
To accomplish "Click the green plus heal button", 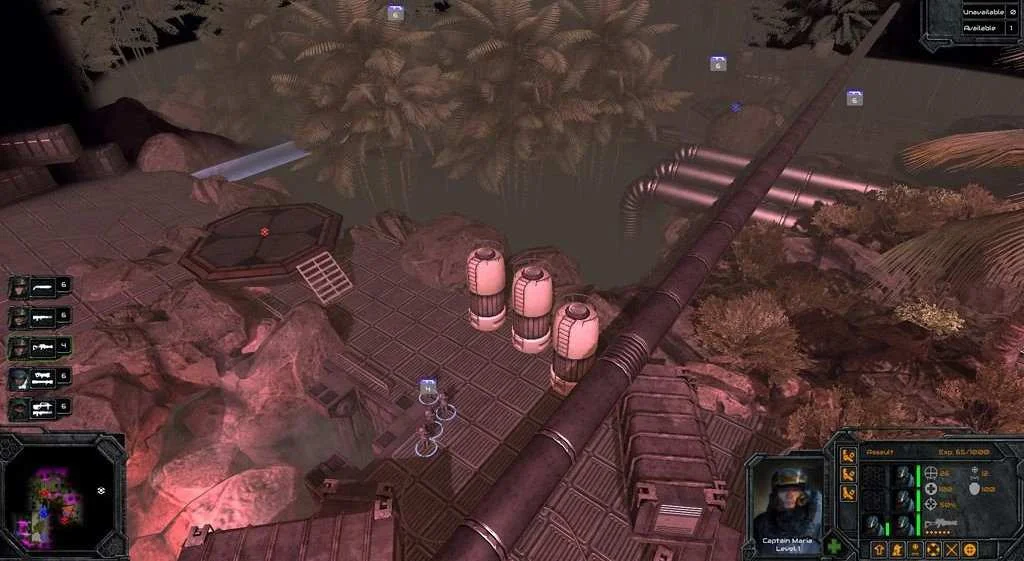I will (835, 548).
